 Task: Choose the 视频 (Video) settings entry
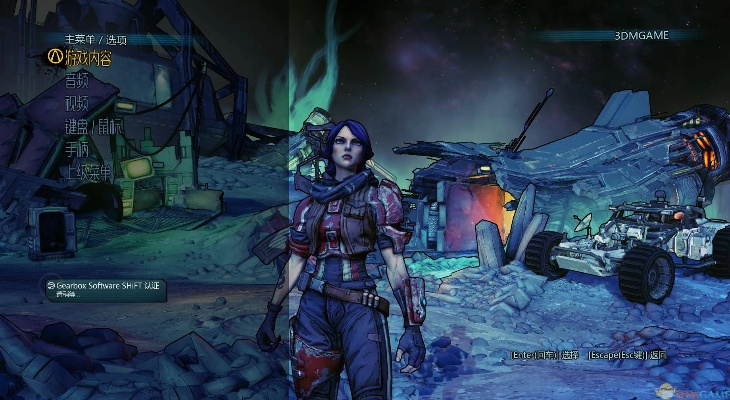coord(76,103)
